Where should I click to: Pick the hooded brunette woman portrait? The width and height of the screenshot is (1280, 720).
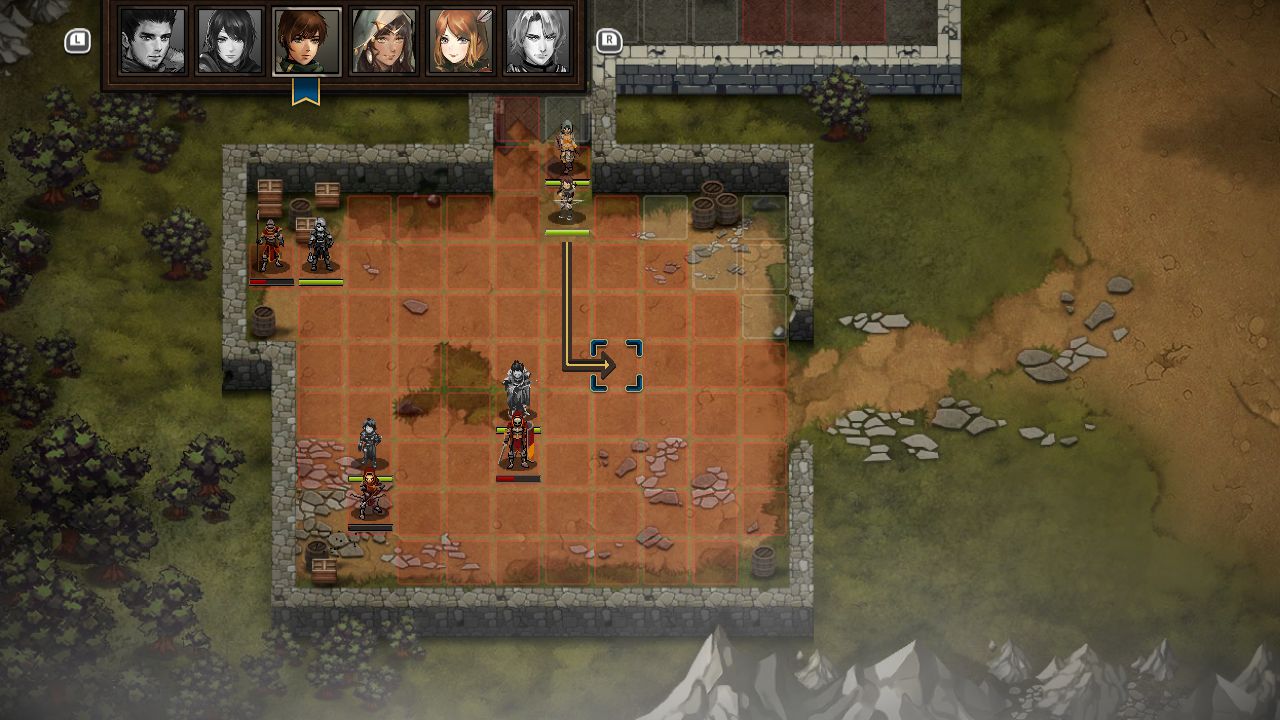click(x=384, y=41)
